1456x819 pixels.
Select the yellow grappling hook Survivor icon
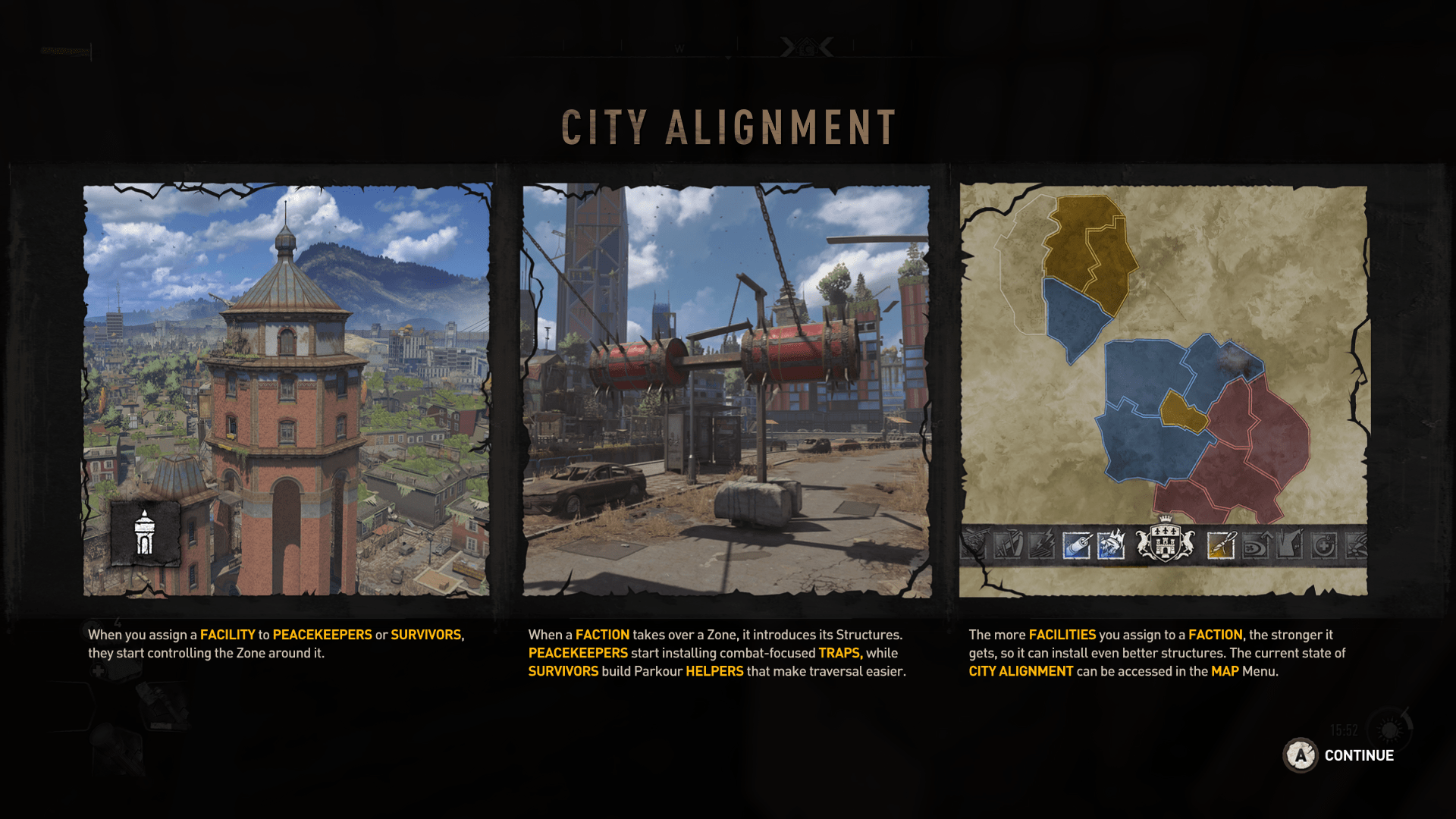coord(1220,544)
